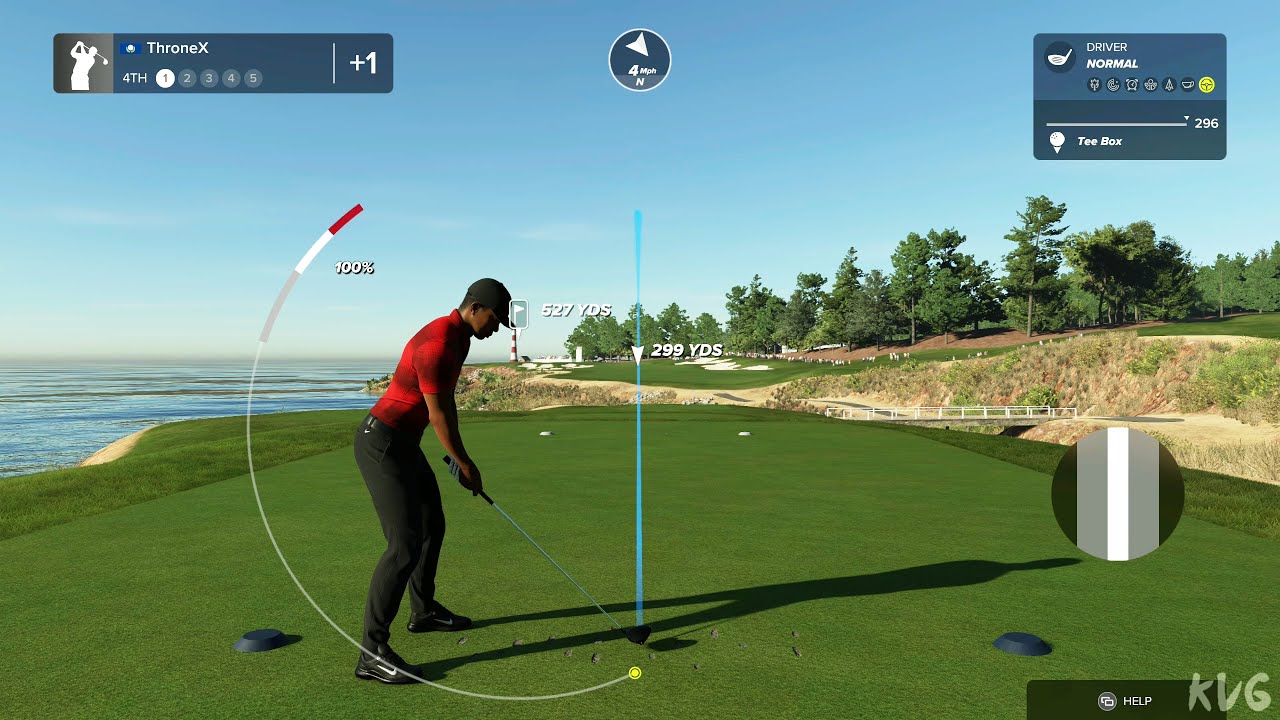Toggle hole marker 3 in scorecard strip

(209, 77)
